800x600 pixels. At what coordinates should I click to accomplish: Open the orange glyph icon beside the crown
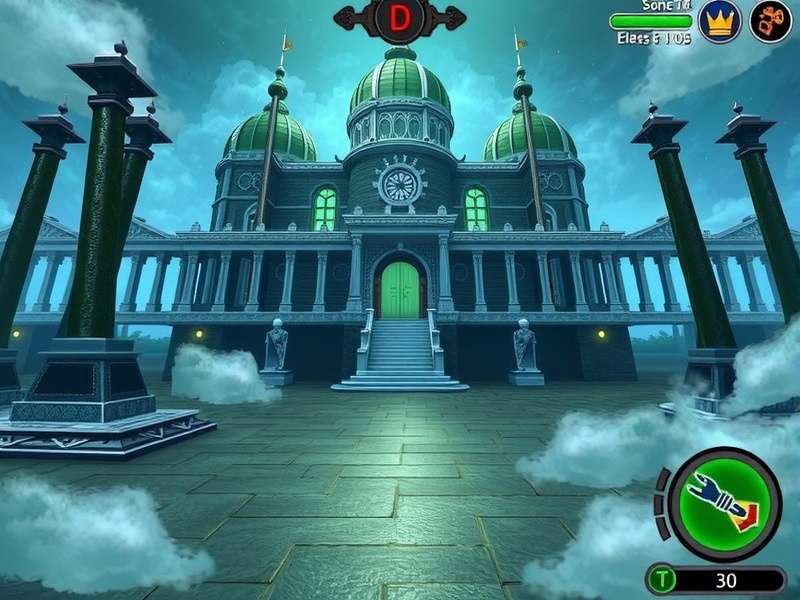(770, 21)
